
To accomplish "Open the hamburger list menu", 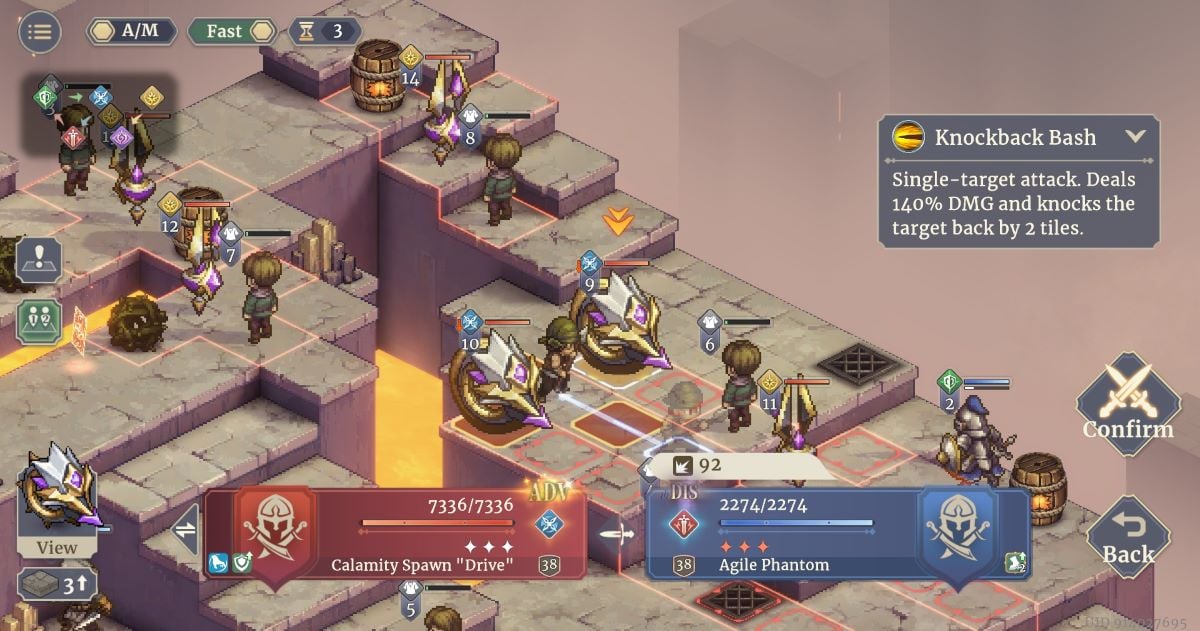I will pyautogui.click(x=40, y=32).
